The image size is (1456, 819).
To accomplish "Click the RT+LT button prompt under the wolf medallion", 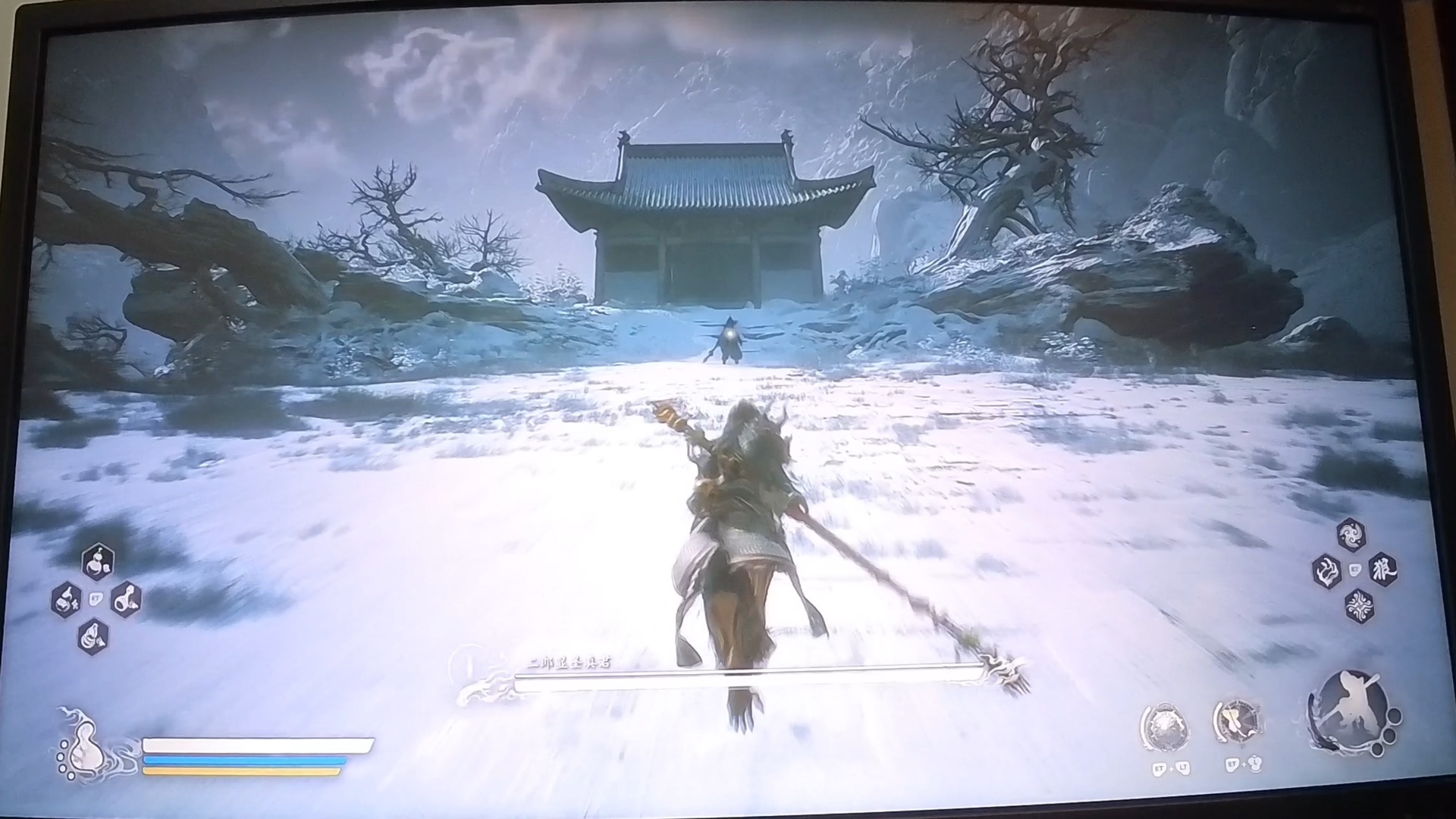I will pyautogui.click(x=1170, y=768).
